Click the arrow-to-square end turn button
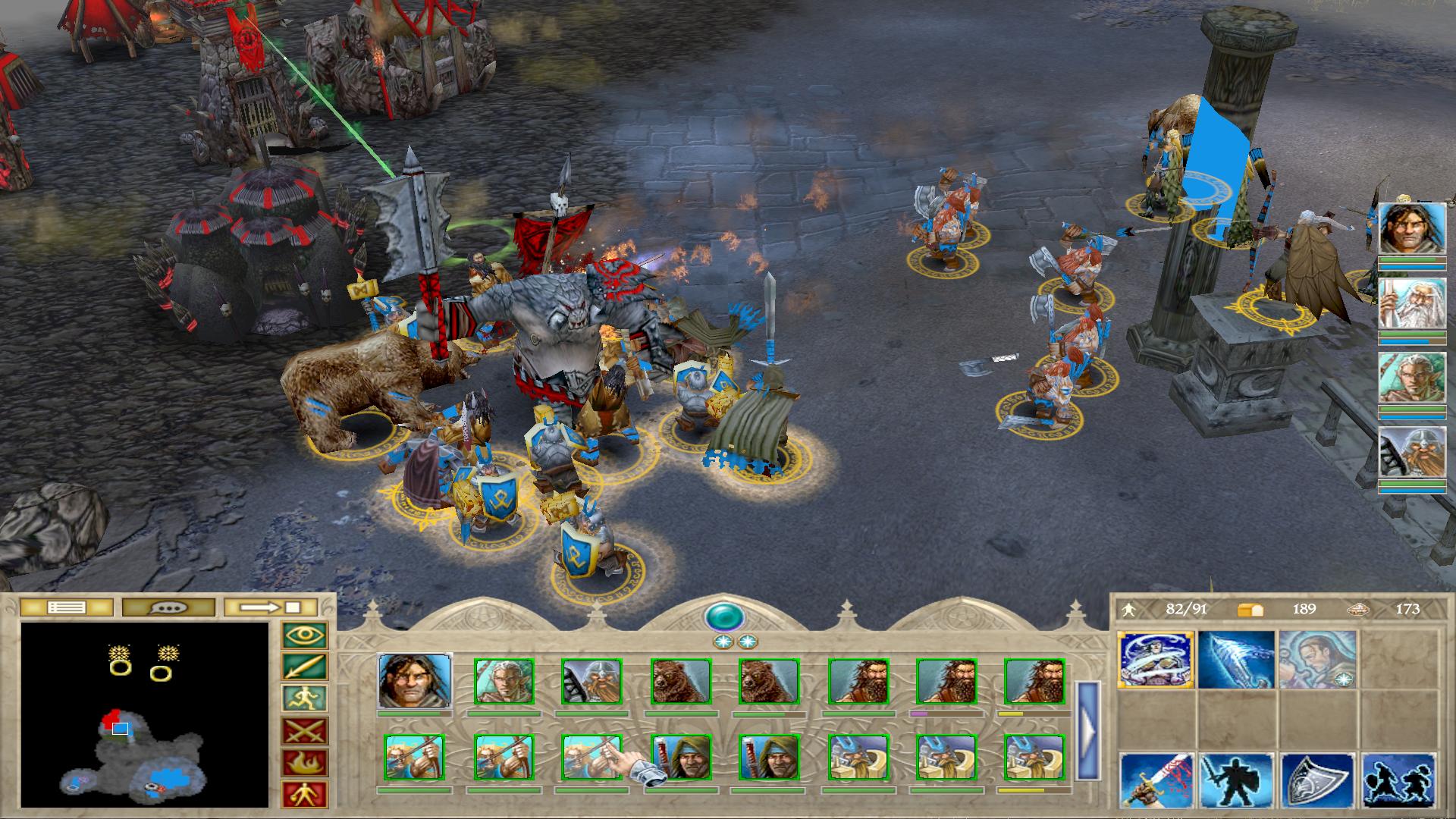1456x819 pixels. (x=271, y=607)
